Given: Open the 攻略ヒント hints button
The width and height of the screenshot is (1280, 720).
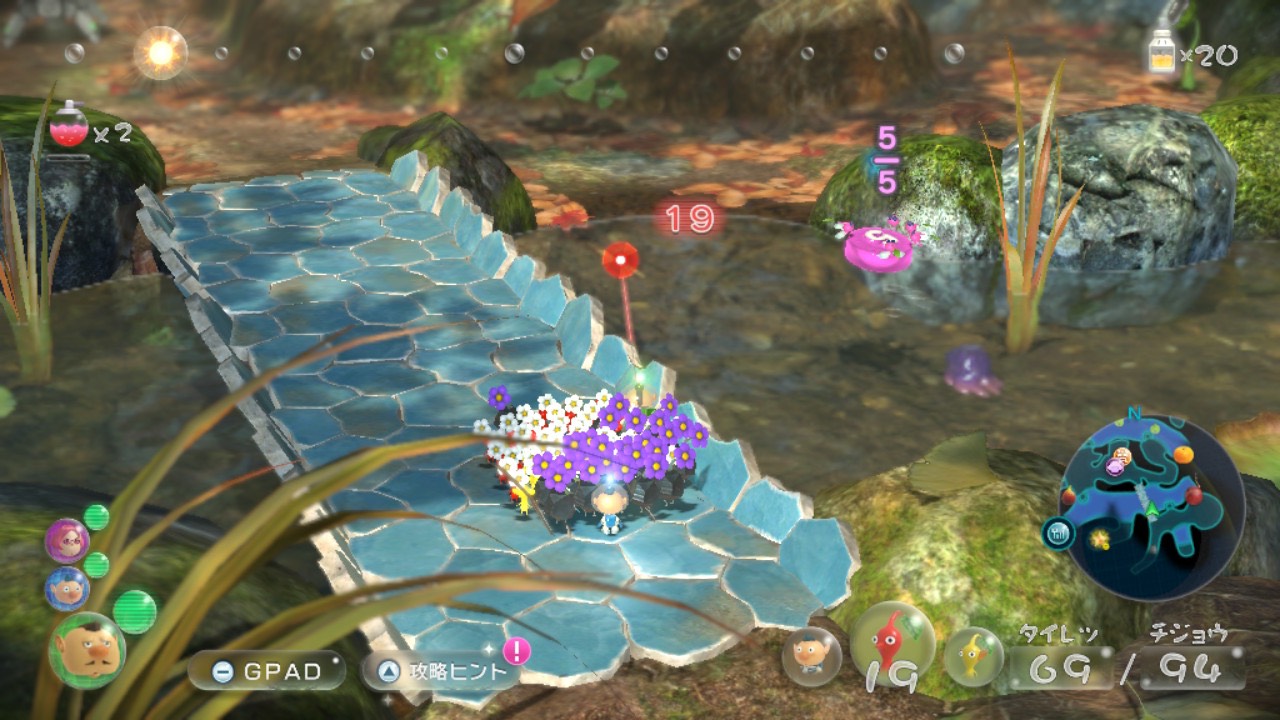Looking at the screenshot, I should click(440, 671).
